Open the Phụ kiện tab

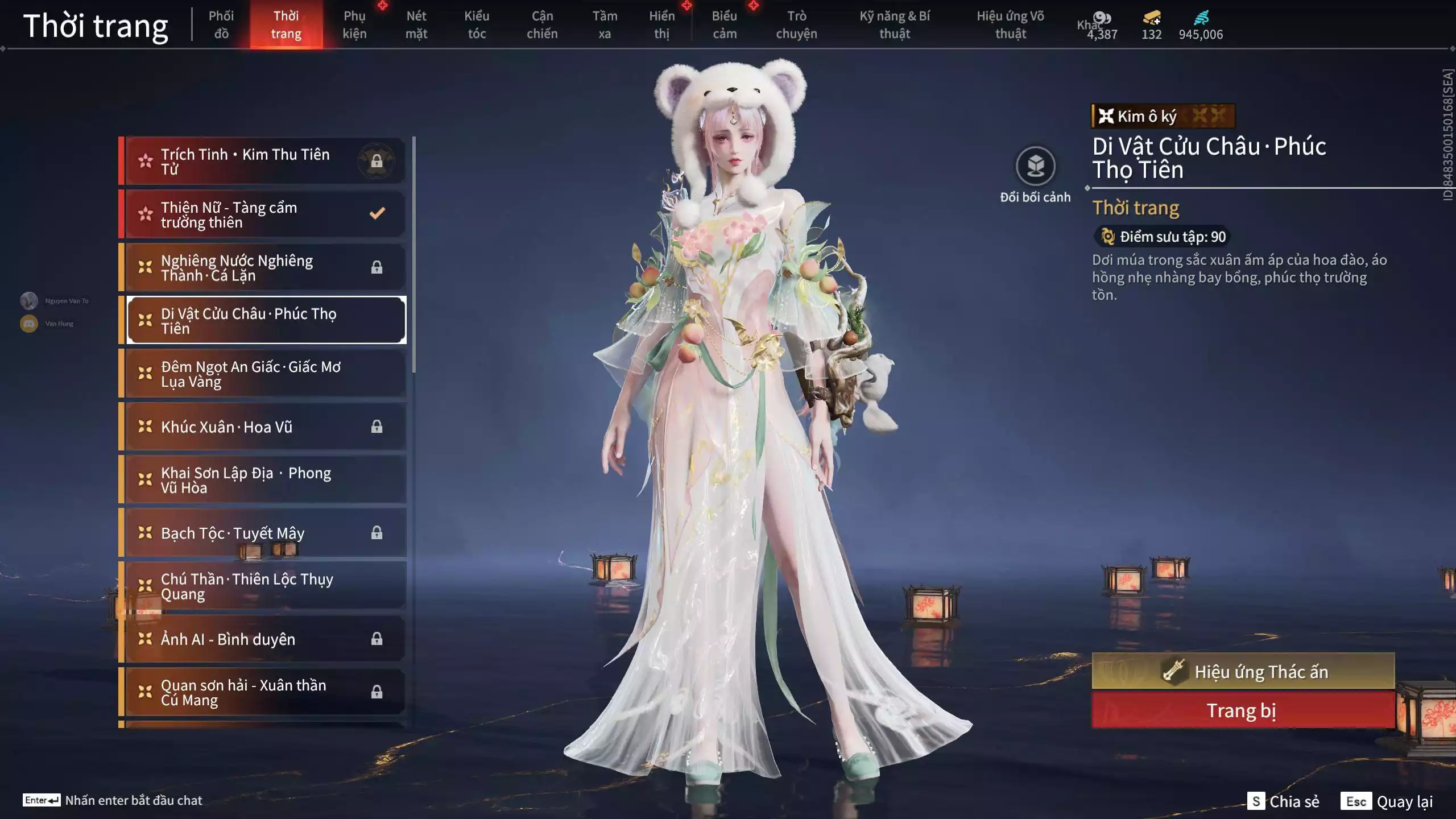pos(354,25)
